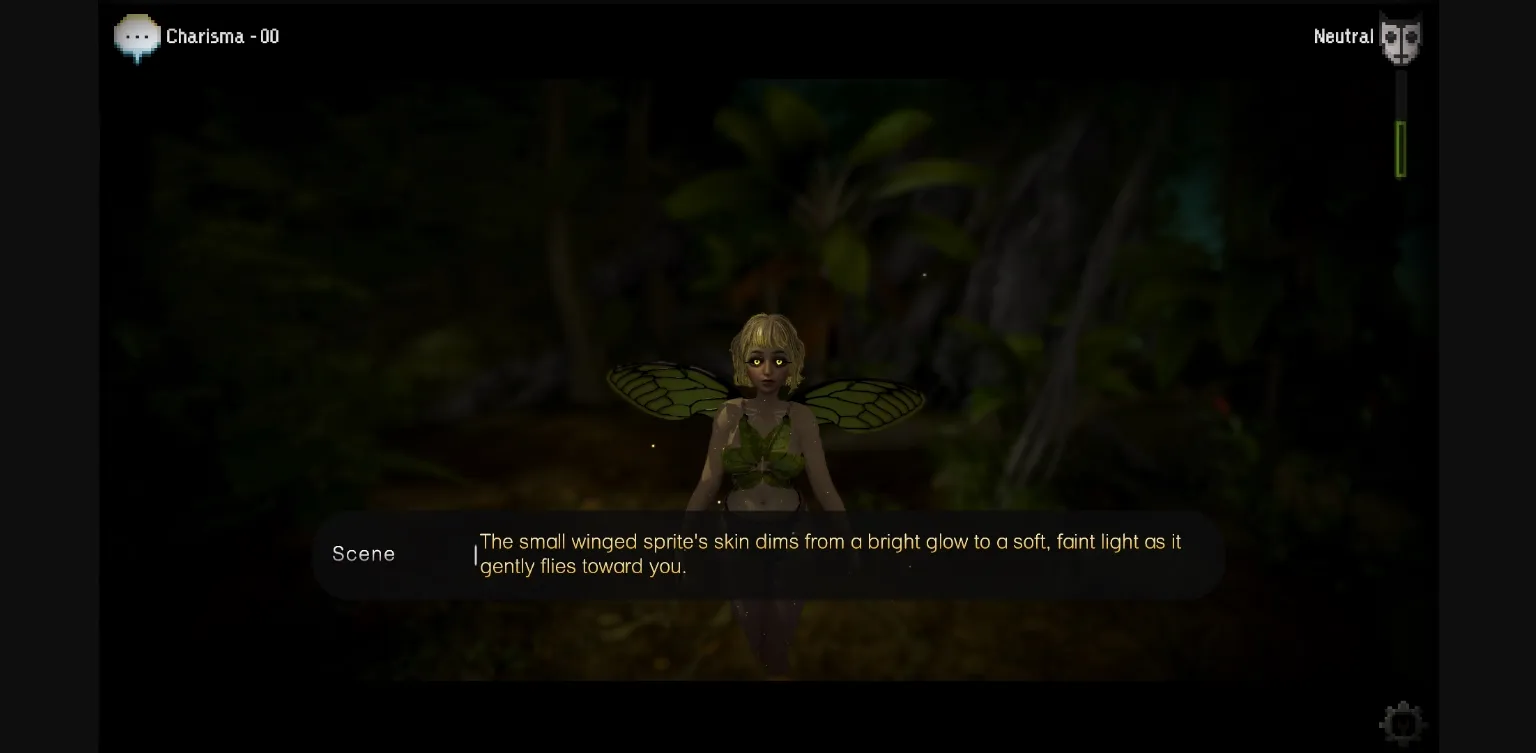Viewport: 1536px width, 753px height.
Task: Click the Charisma - 00 text
Action: [x=224, y=37]
